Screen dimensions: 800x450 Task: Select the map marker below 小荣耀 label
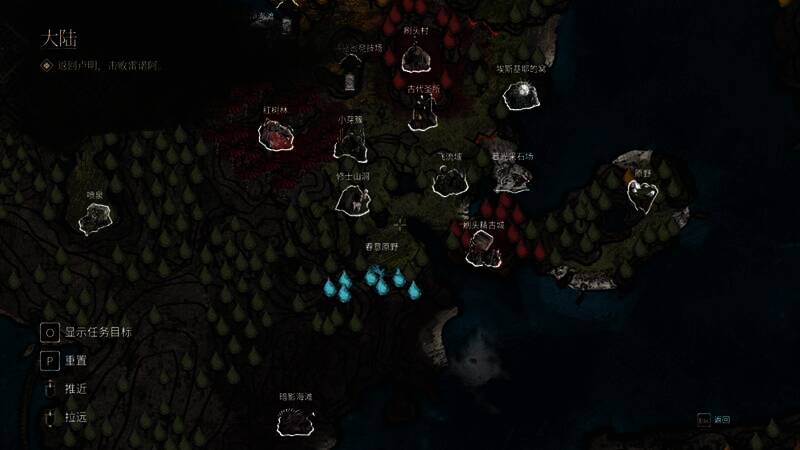coord(349,142)
